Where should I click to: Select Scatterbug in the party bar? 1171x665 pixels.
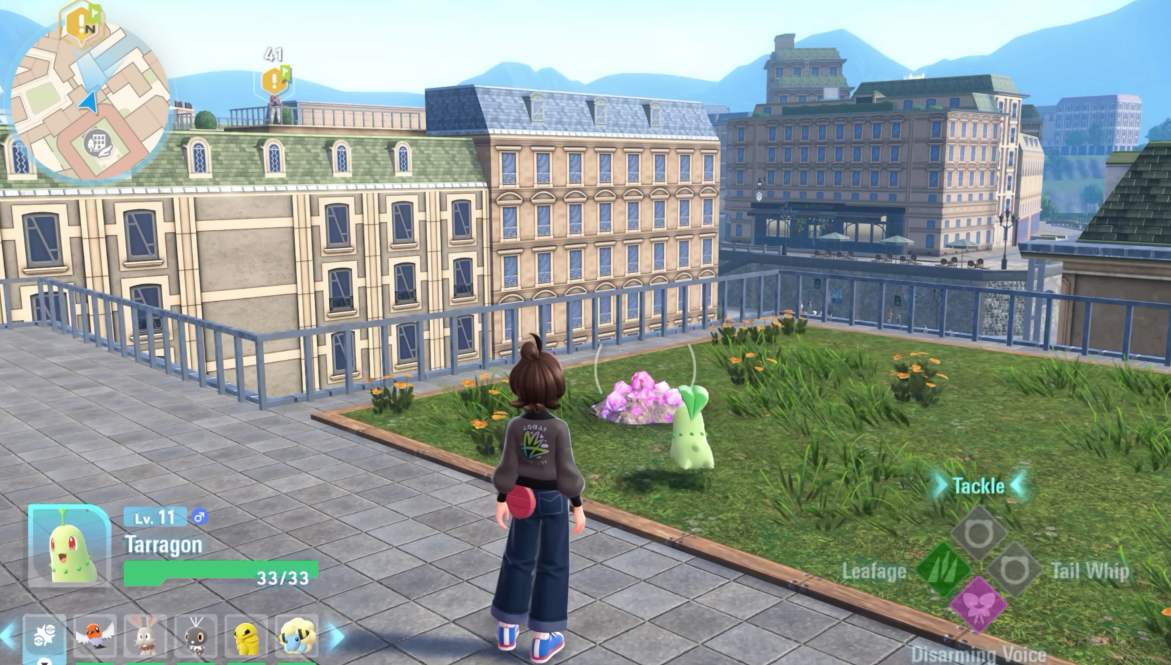pos(196,636)
